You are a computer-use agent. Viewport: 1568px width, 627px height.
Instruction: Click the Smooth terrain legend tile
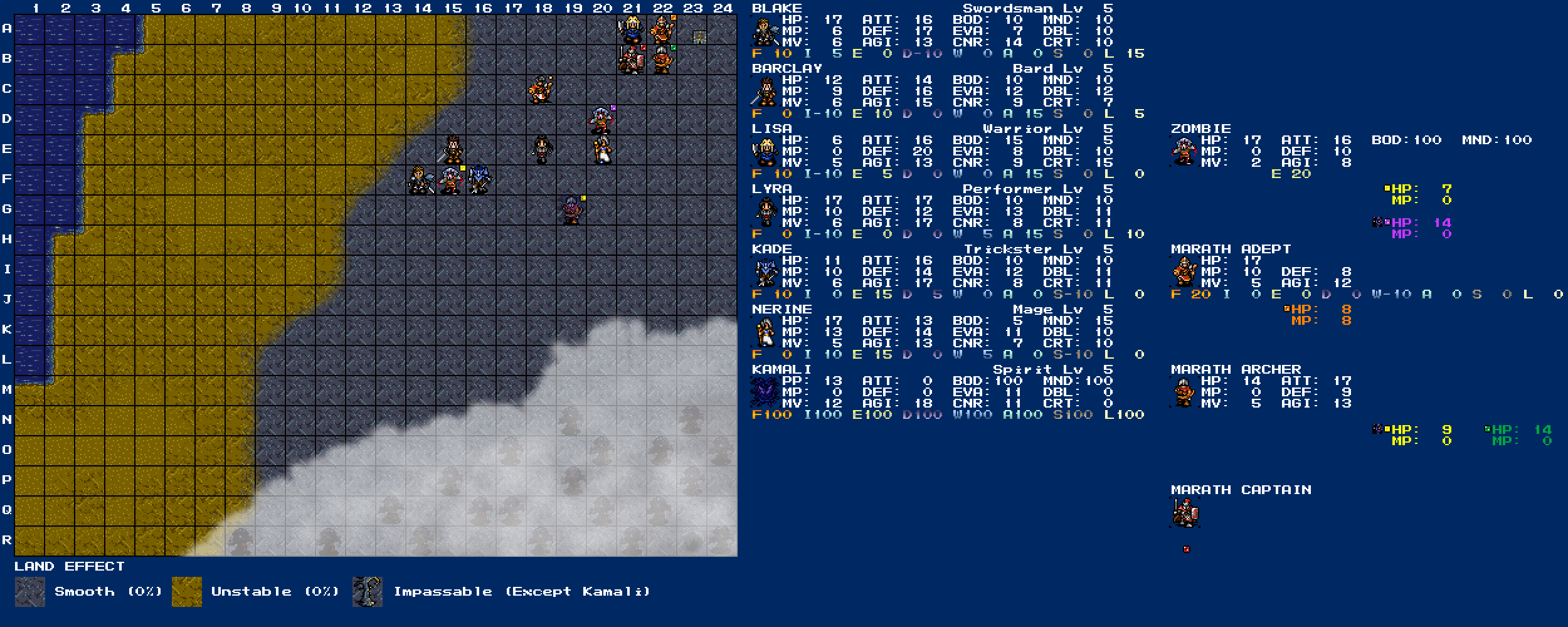click(x=29, y=591)
